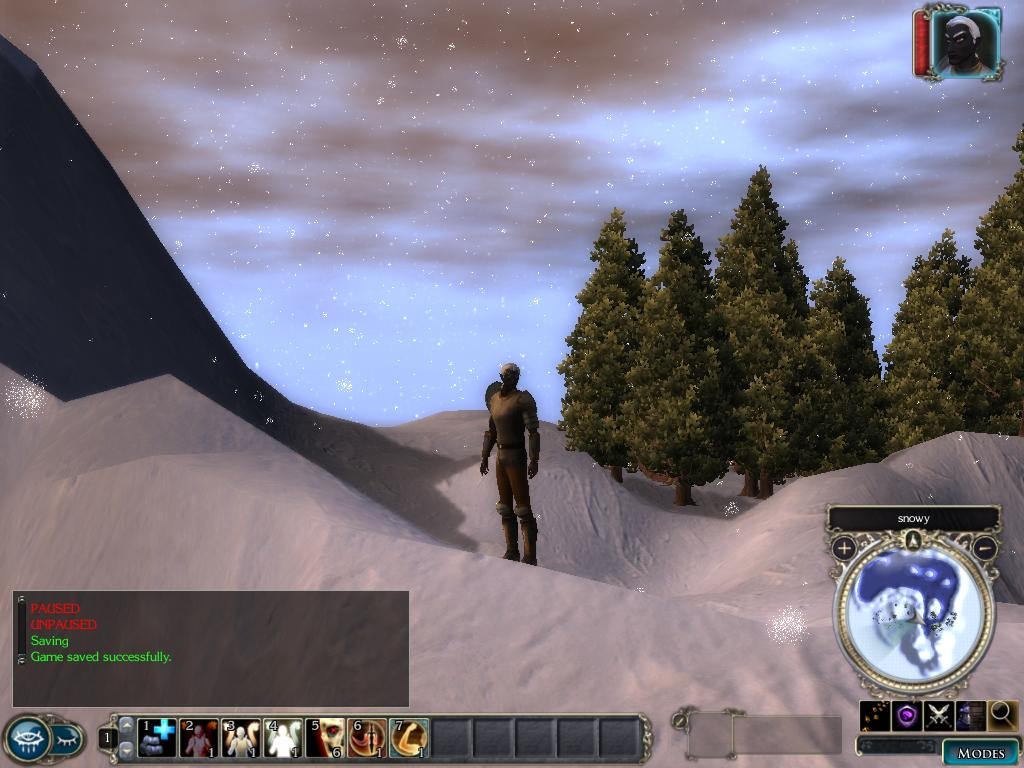Zoom in the minimap with plus button

pyautogui.click(x=844, y=548)
